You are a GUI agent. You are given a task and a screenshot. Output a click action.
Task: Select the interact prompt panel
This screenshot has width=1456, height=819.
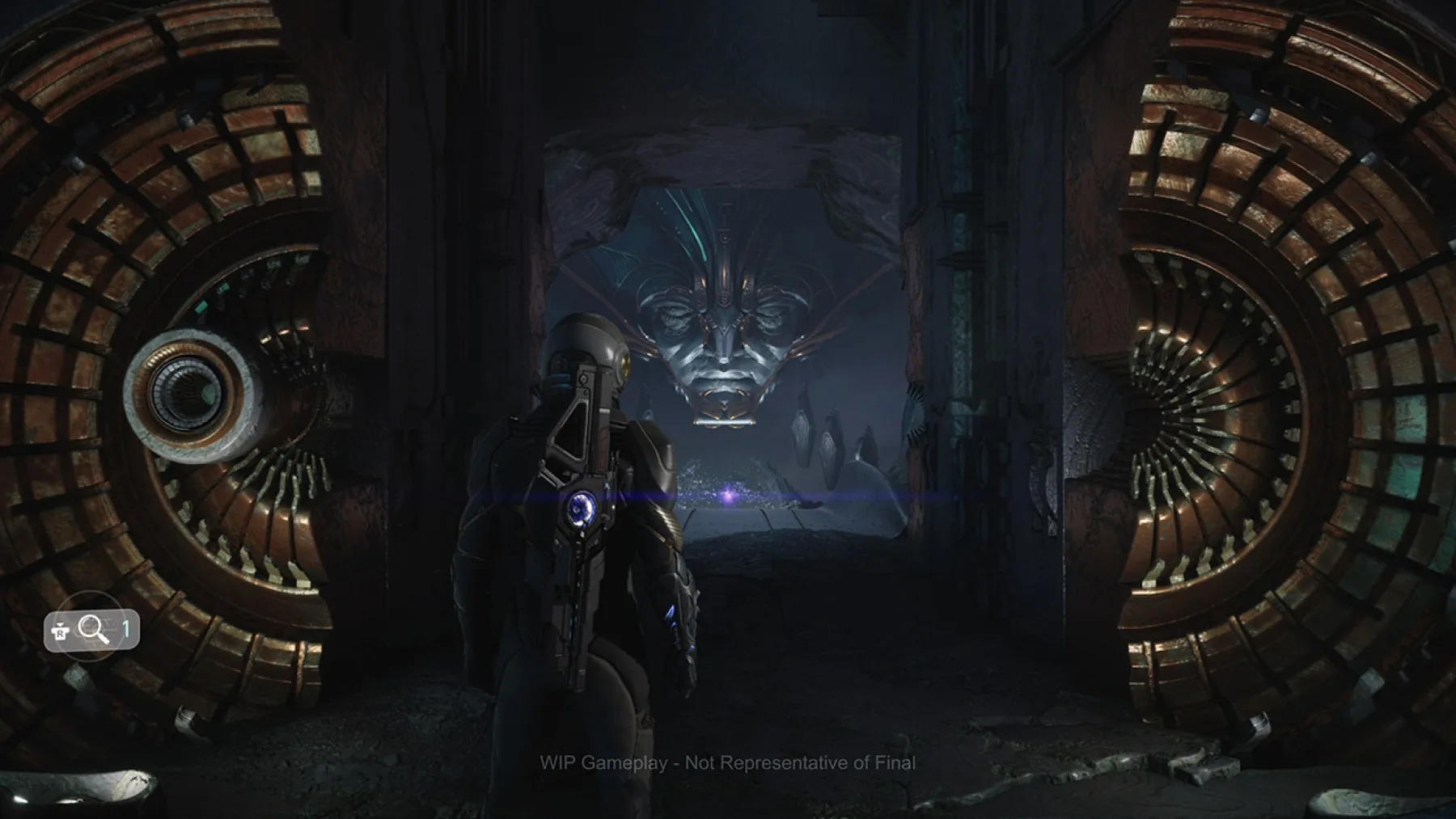click(93, 631)
